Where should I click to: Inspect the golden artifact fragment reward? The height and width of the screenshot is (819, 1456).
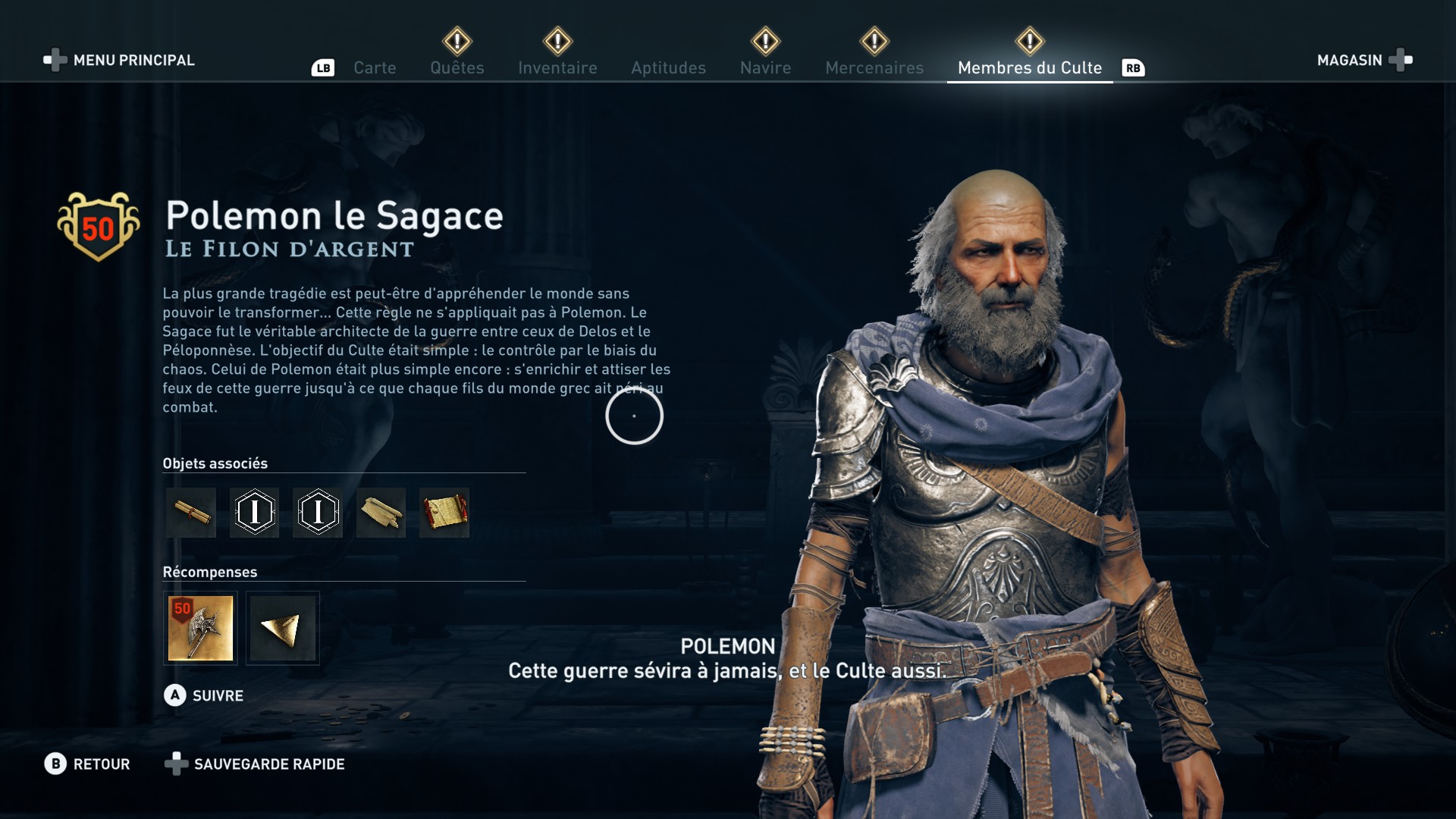[x=283, y=628]
